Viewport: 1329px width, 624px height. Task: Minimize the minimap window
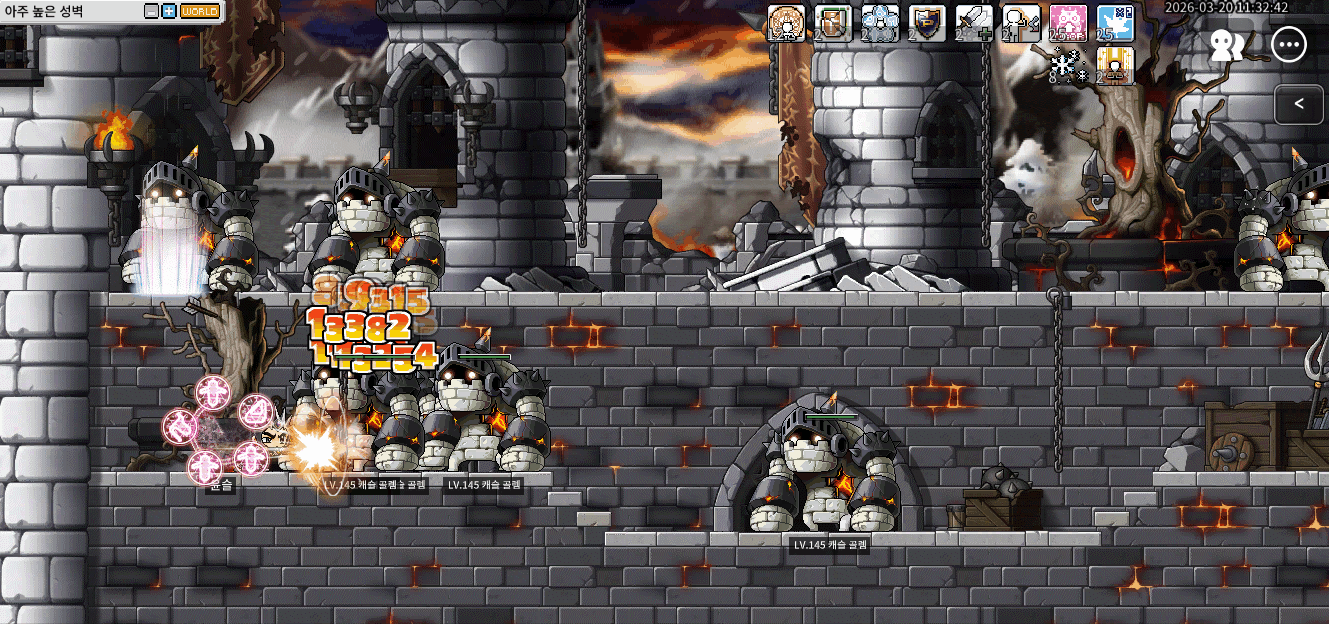tap(151, 12)
